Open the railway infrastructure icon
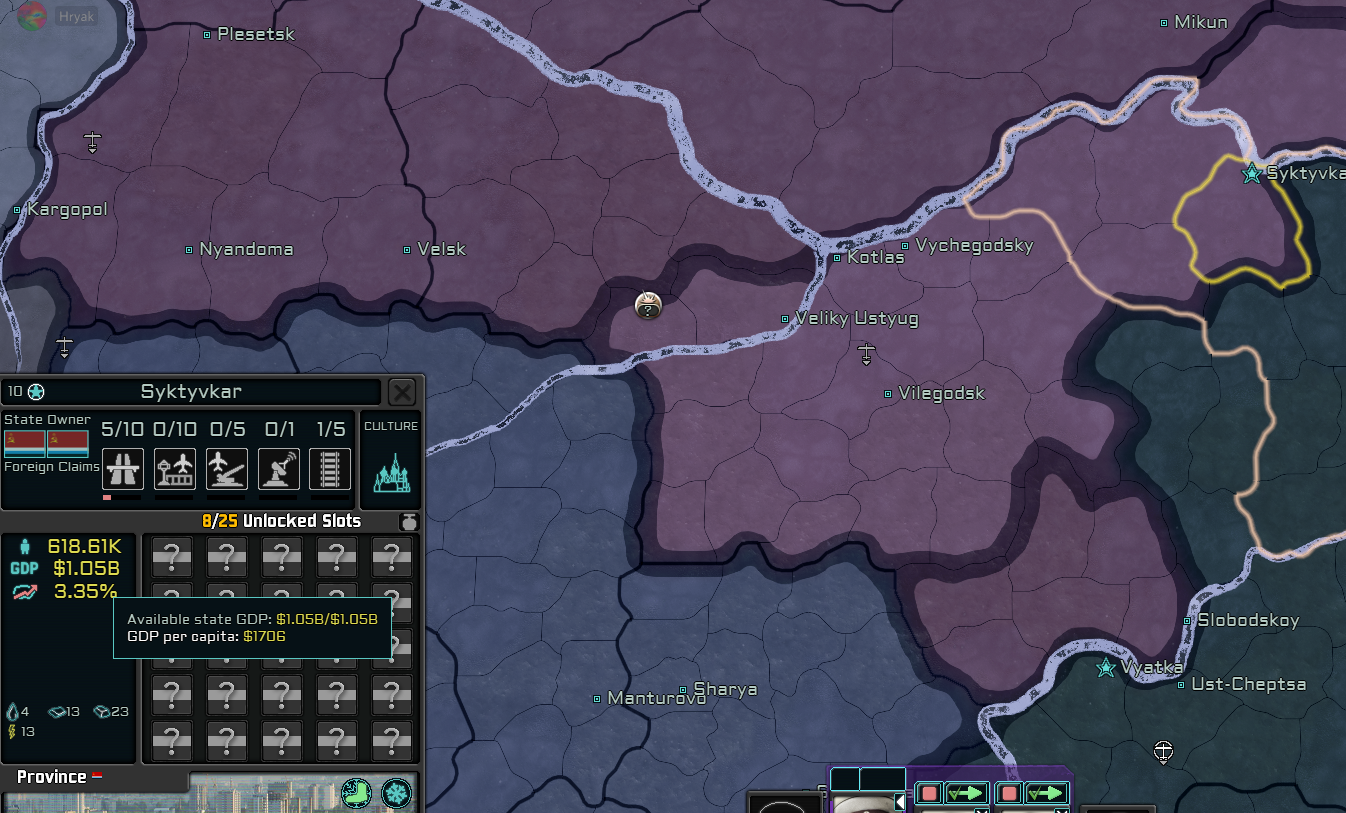Viewport: 1346px width, 813px height. pos(330,471)
